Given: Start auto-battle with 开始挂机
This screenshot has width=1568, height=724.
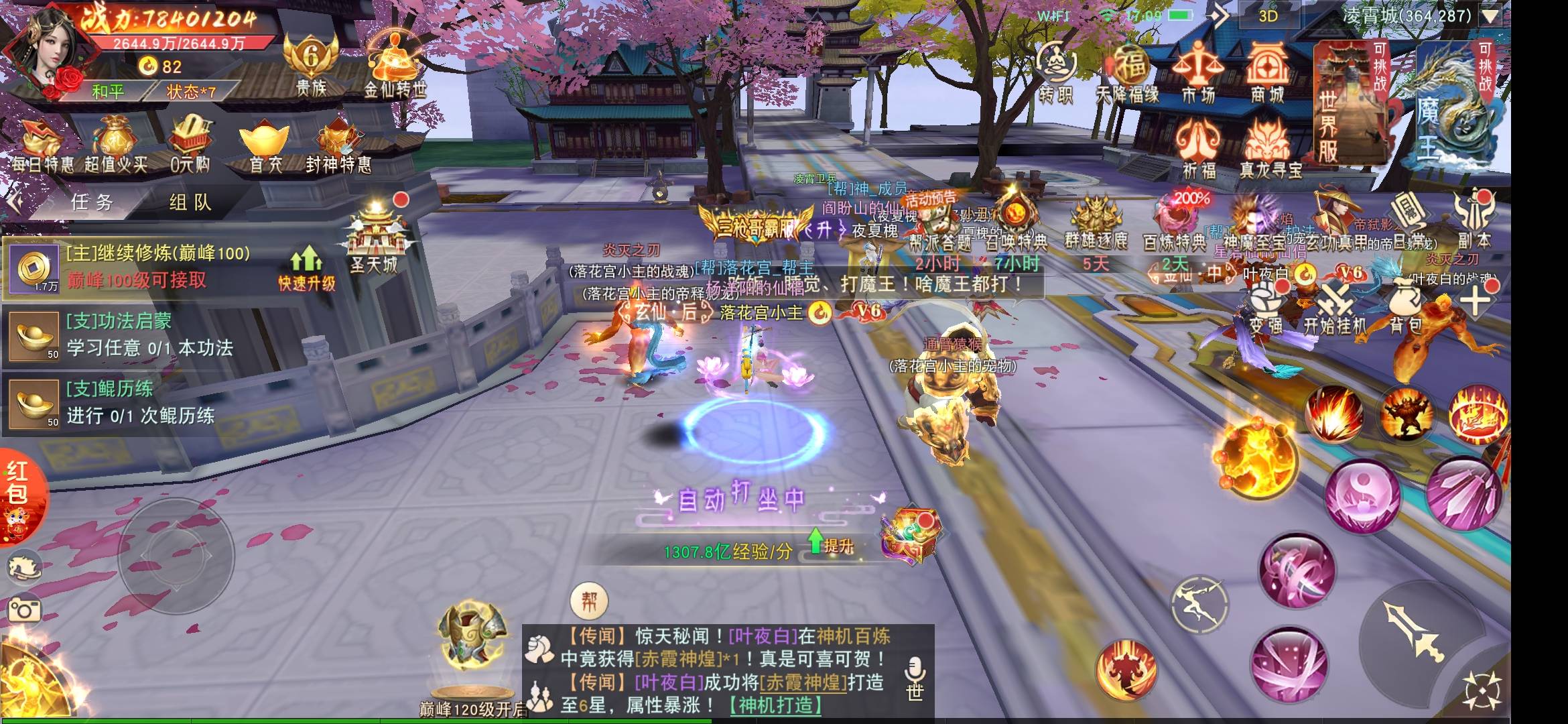Looking at the screenshot, I should (x=1335, y=308).
